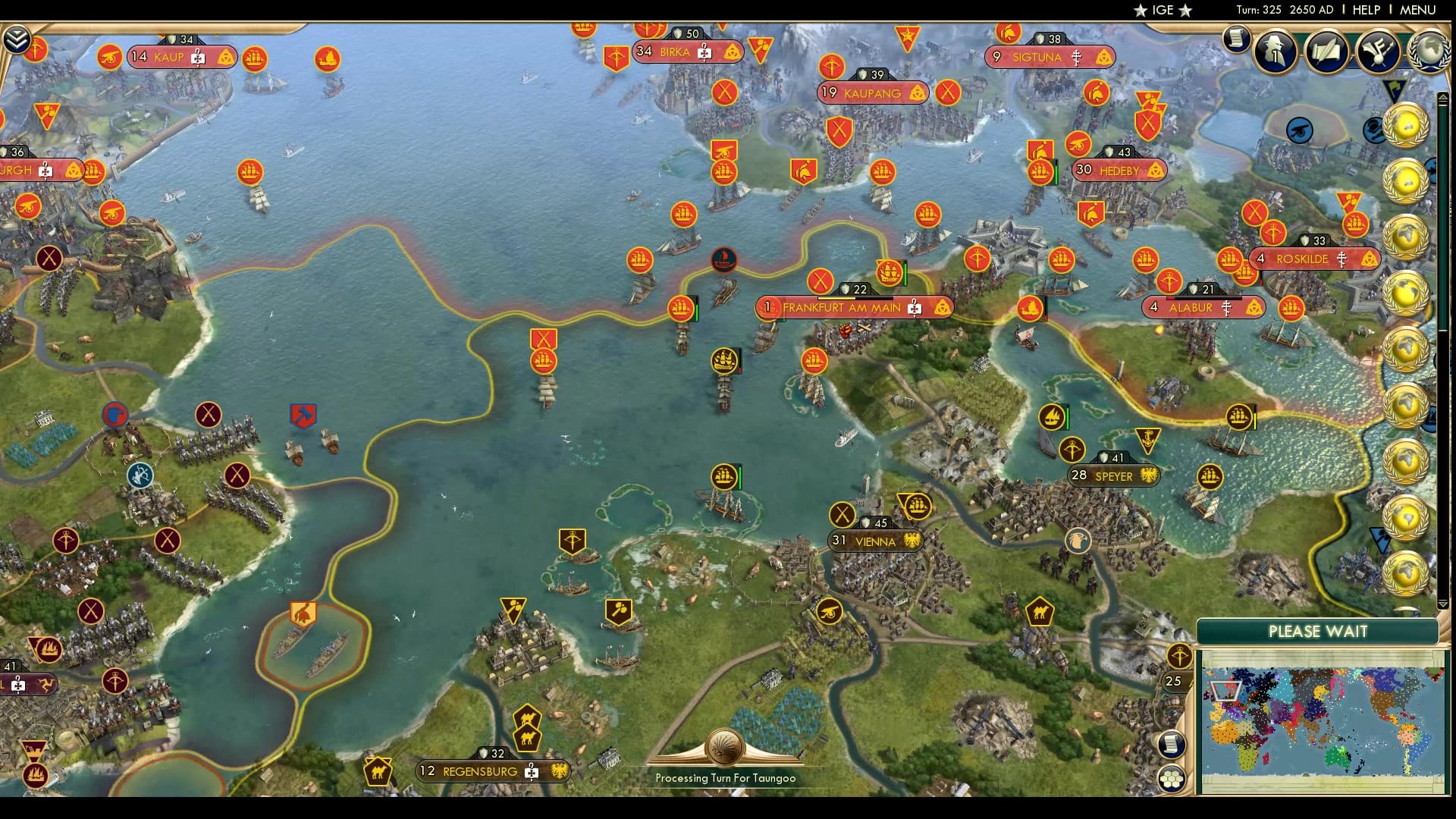This screenshot has height=819, width=1456.
Task: Open the notification log scroll icon top-right
Action: [x=1238, y=39]
